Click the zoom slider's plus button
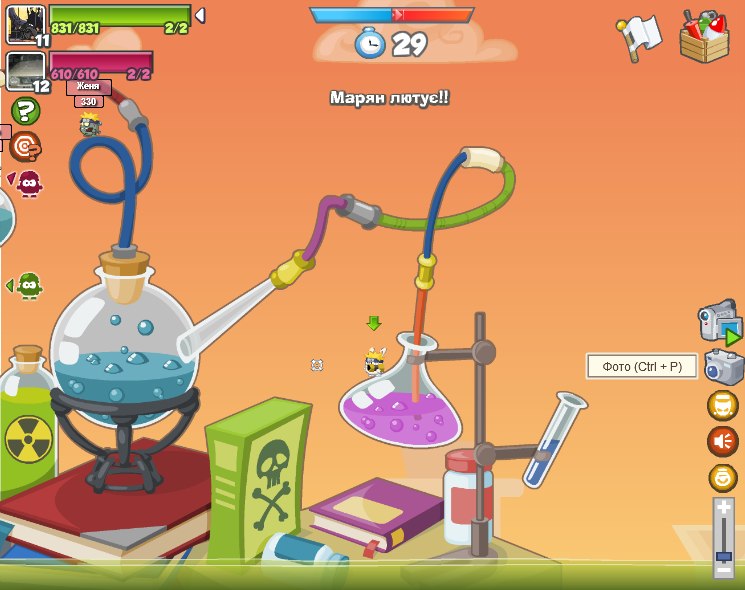Image resolution: width=745 pixels, height=590 pixels. point(723,508)
